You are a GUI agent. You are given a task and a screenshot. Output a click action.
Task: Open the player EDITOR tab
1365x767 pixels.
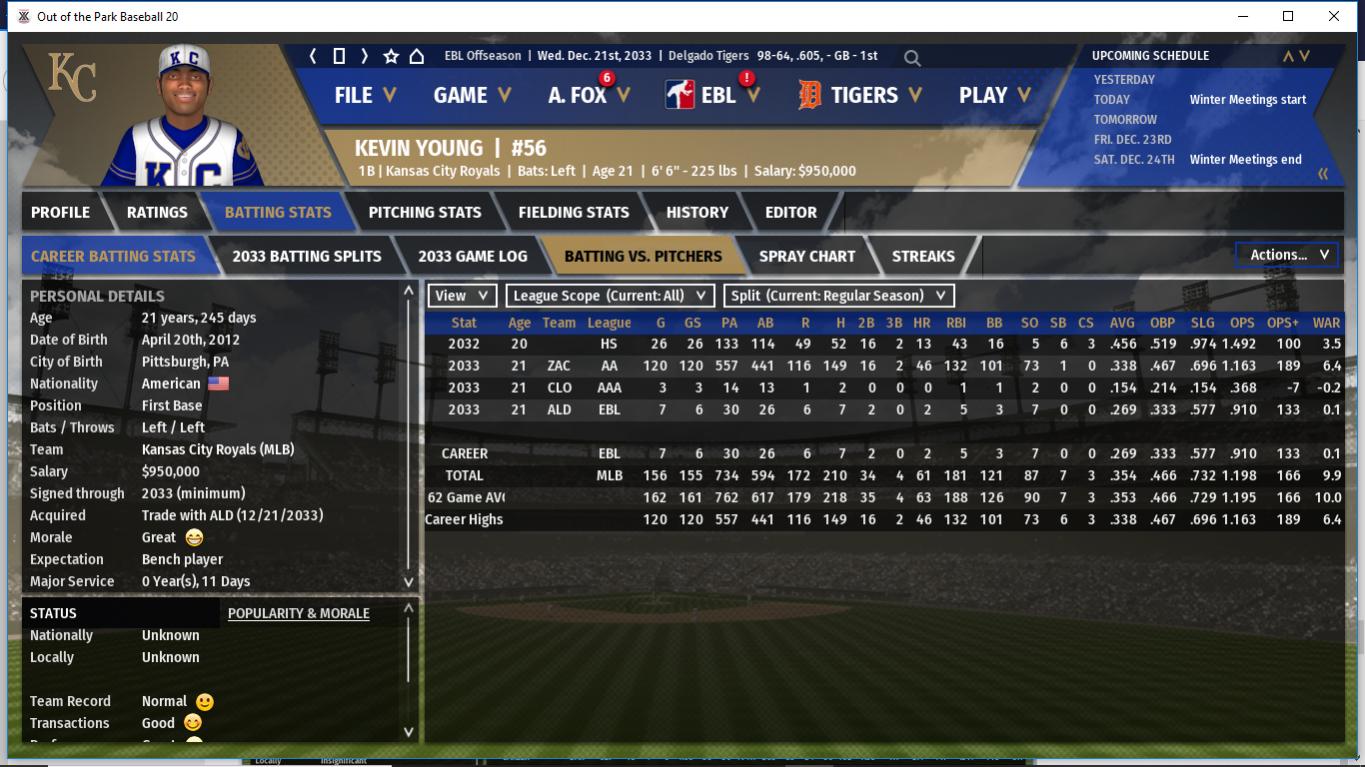(790, 212)
